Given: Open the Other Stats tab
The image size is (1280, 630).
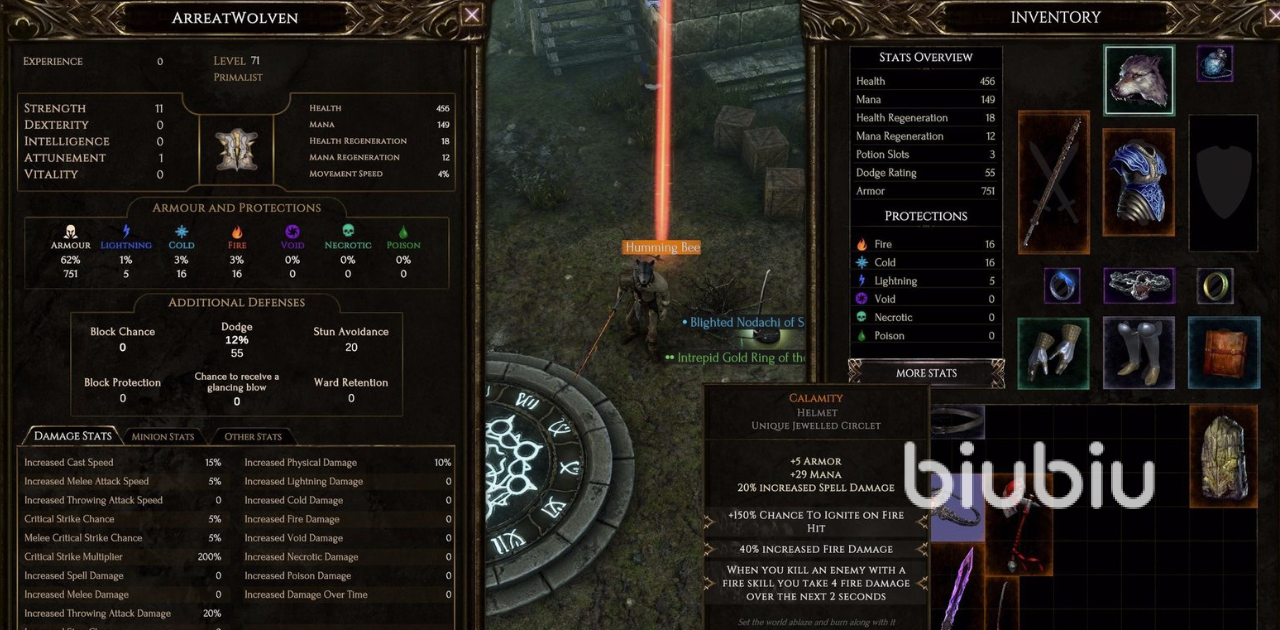Looking at the screenshot, I should (252, 436).
